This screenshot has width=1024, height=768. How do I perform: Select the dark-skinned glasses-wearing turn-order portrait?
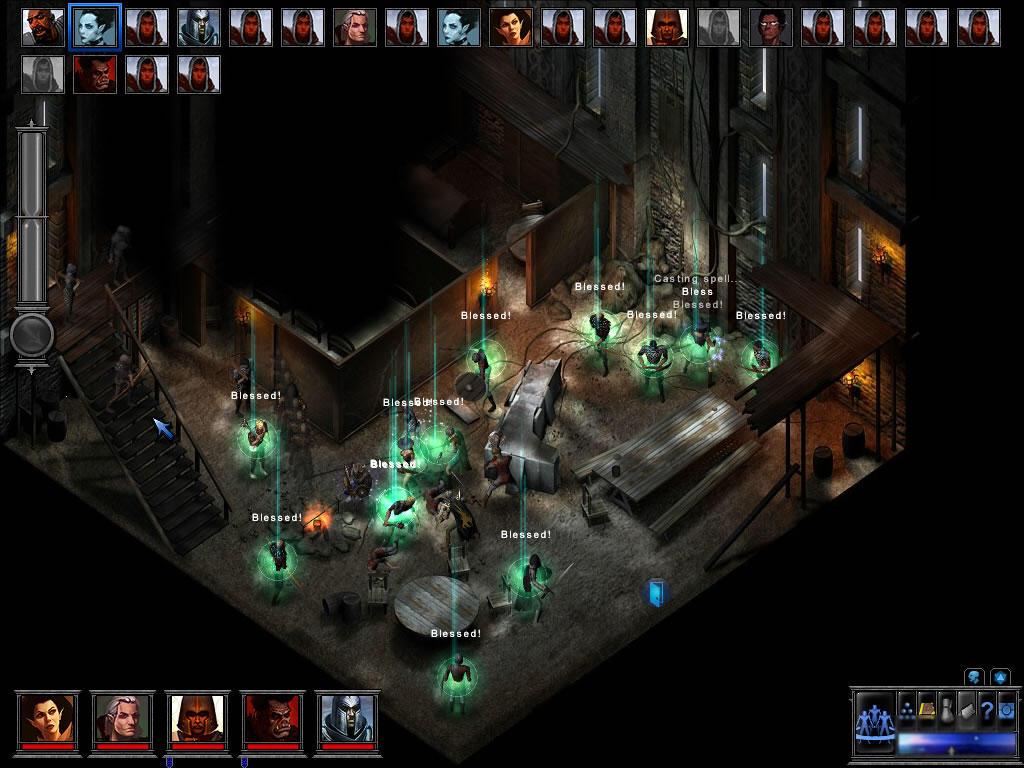[771, 27]
